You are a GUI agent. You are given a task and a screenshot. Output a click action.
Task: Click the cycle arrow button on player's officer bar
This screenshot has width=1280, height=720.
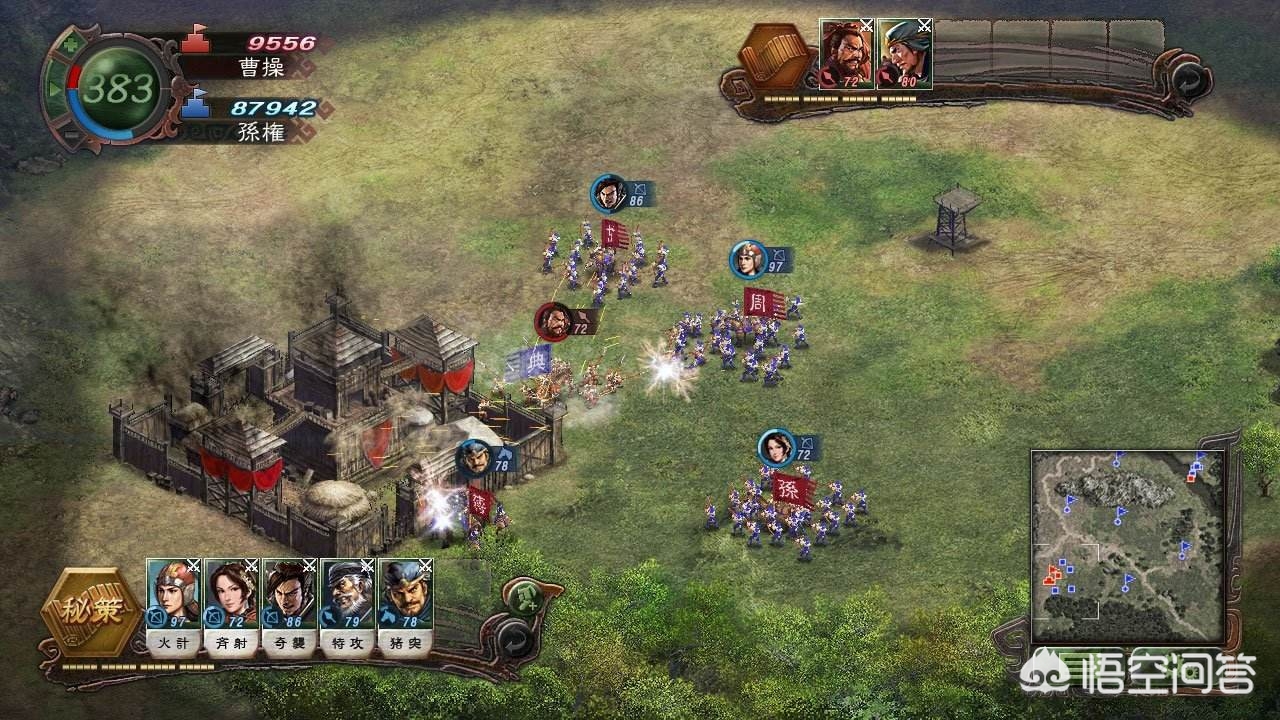pyautogui.click(x=514, y=636)
